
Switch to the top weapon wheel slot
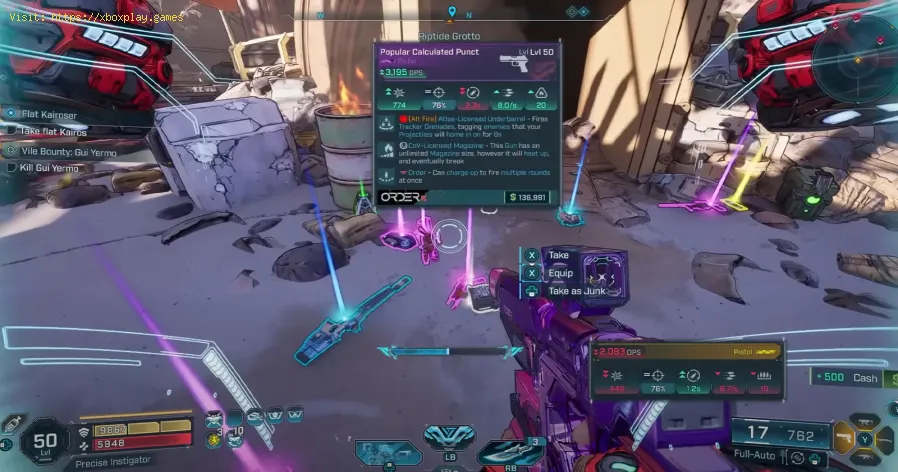(866, 422)
